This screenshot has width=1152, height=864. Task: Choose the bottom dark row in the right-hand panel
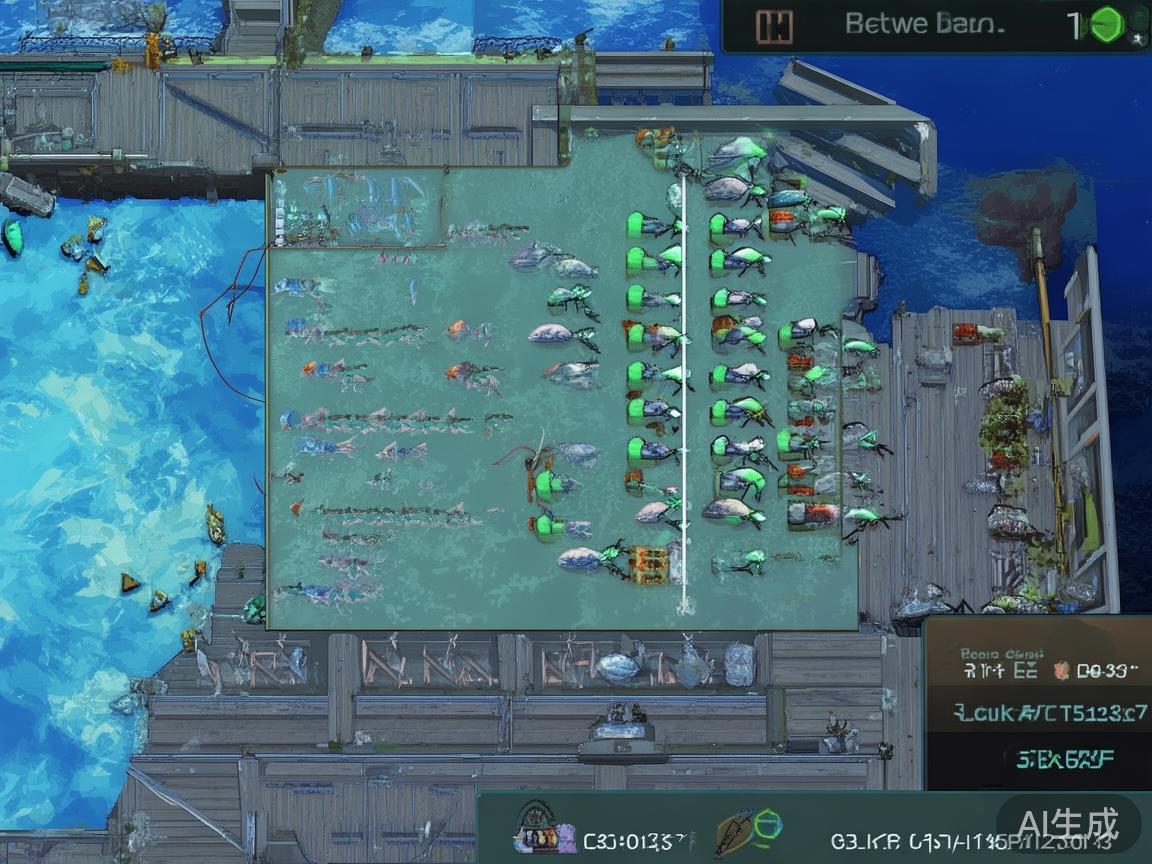1036,760
